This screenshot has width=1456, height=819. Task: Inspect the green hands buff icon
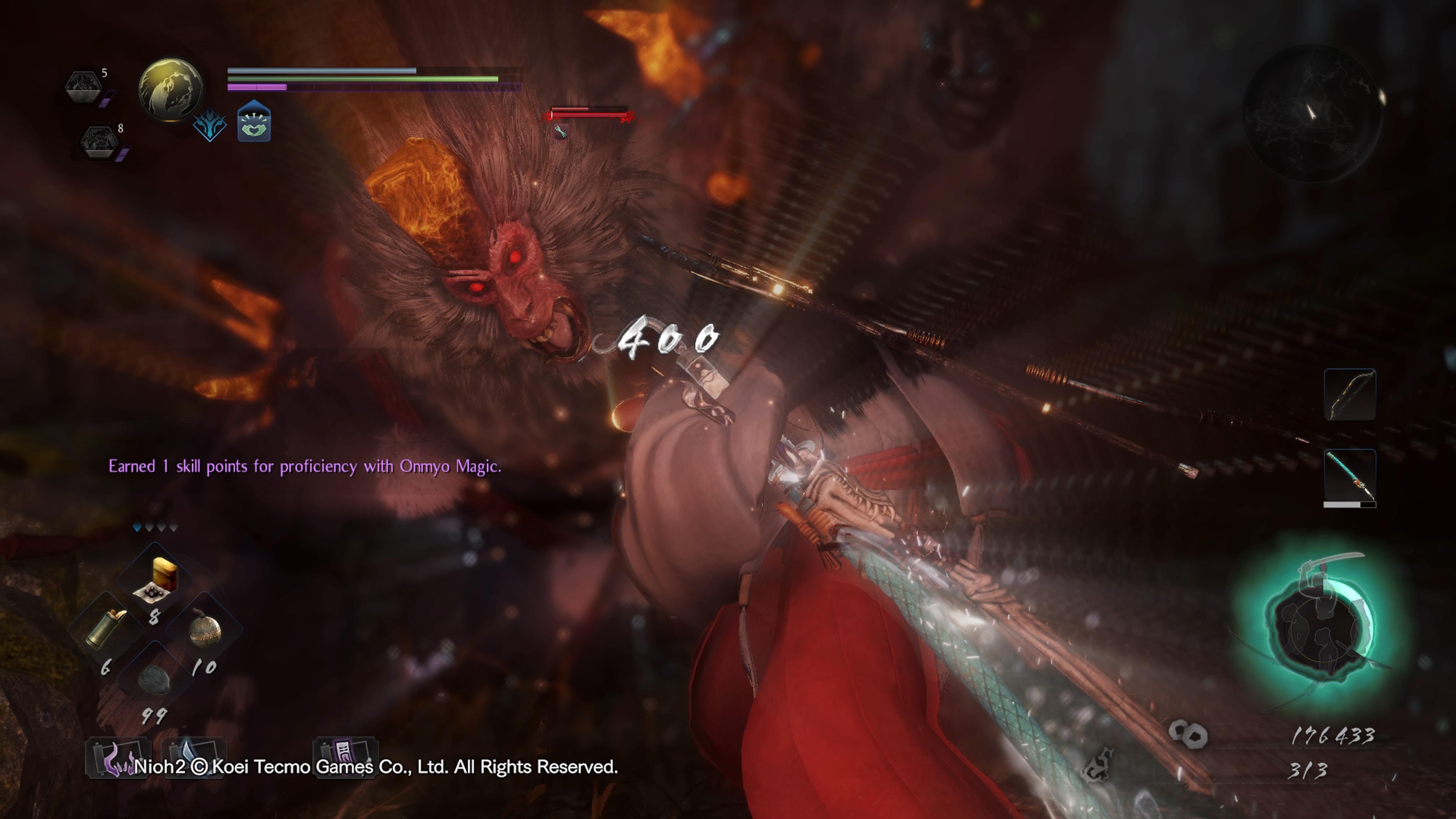pos(254,121)
